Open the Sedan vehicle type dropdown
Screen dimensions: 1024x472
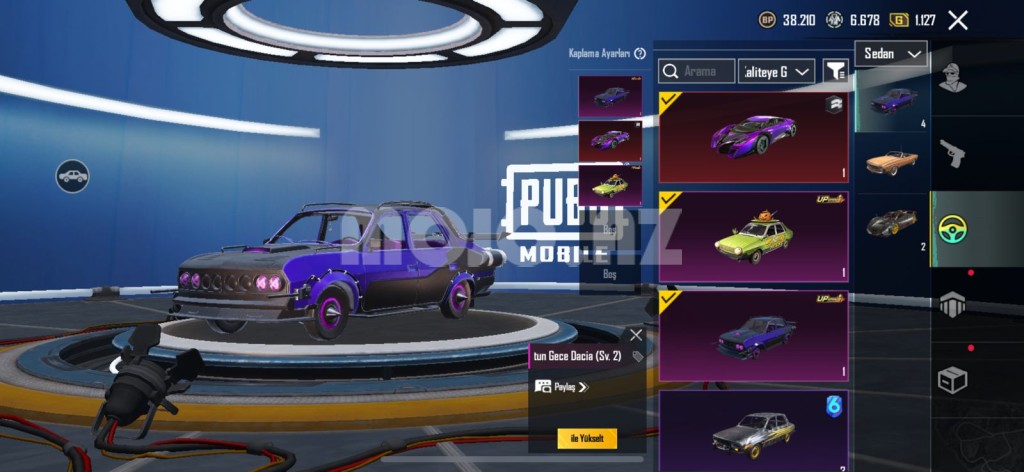890,54
